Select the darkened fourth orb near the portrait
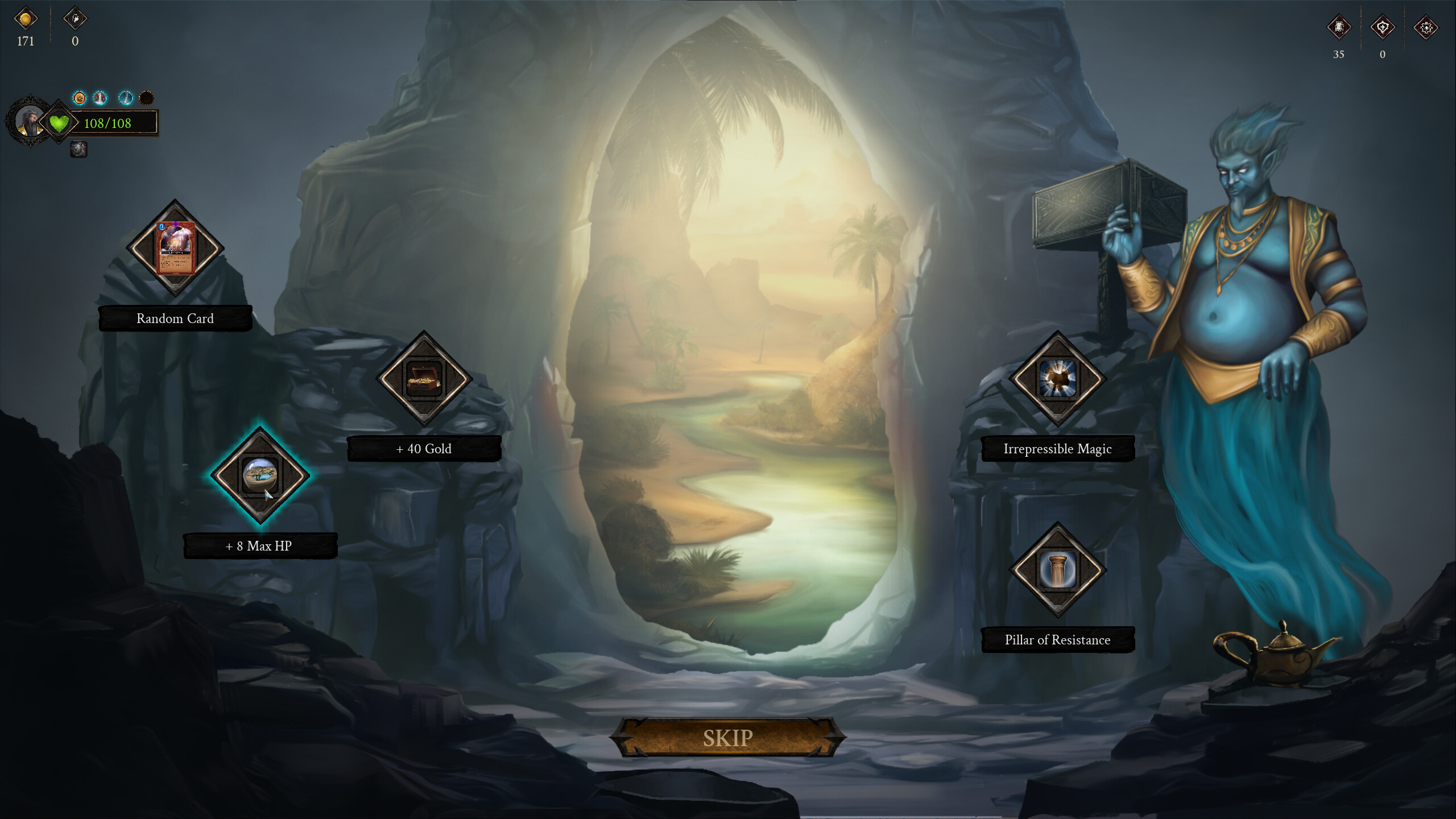 (x=146, y=98)
